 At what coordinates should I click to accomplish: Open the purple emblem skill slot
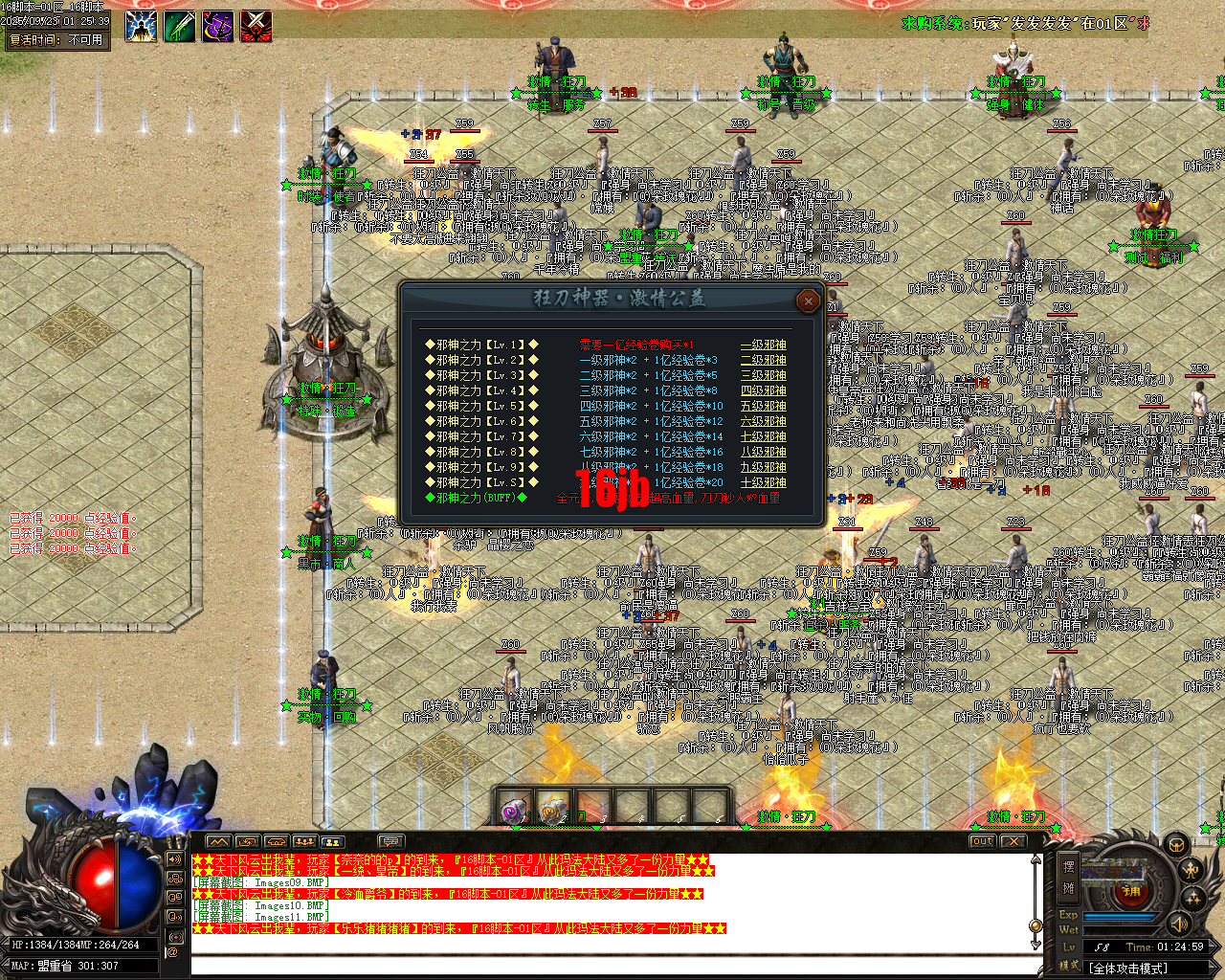[x=217, y=26]
